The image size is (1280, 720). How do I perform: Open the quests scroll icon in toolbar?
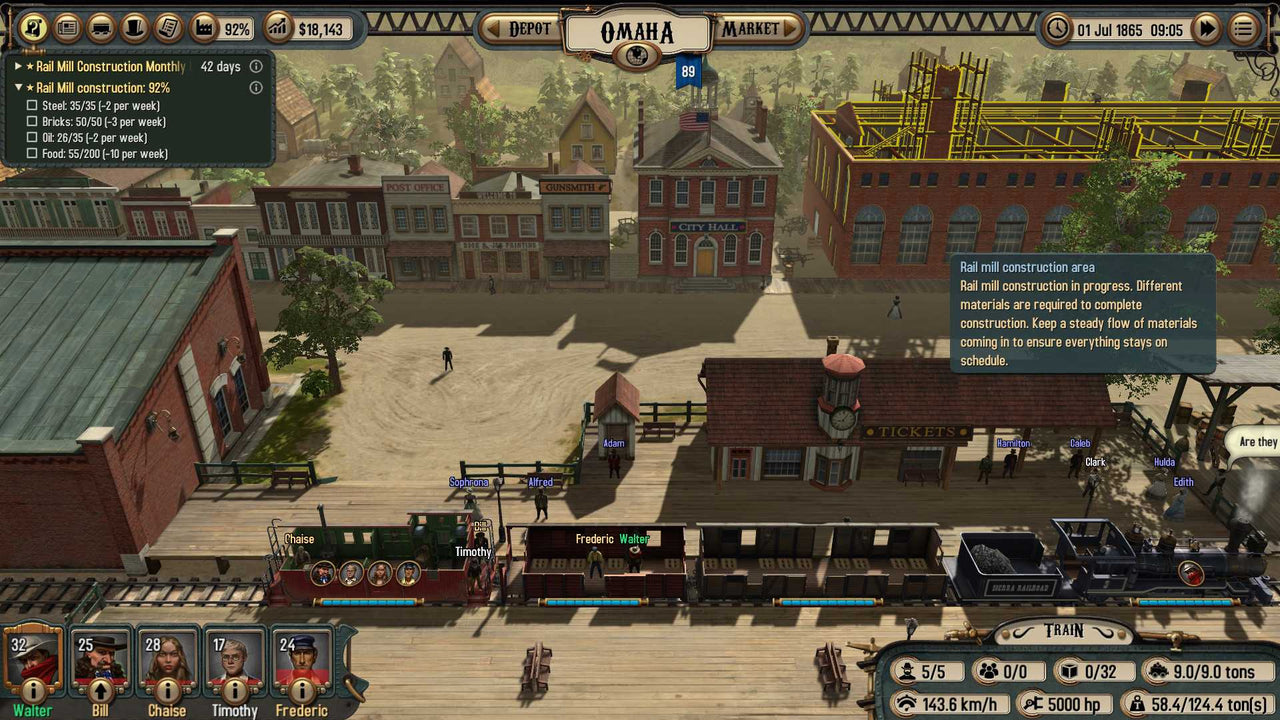click(x=33, y=27)
